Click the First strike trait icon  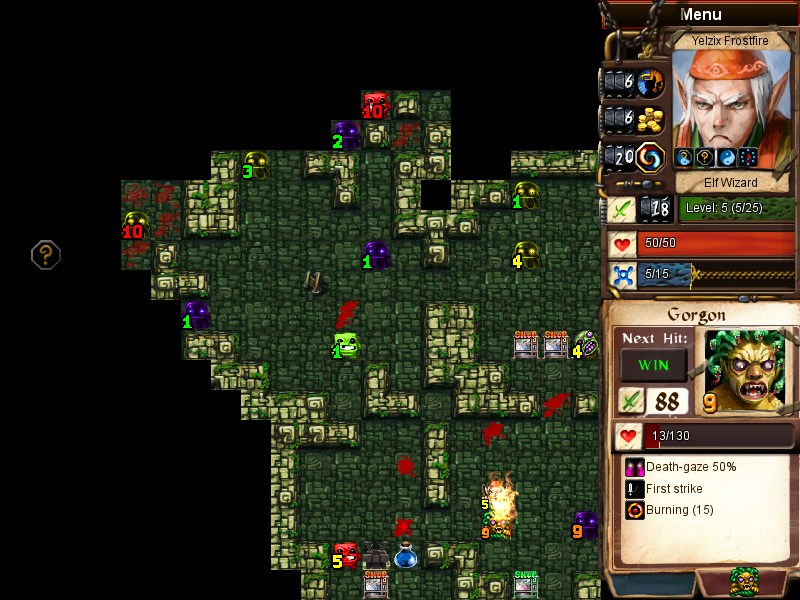pos(634,489)
